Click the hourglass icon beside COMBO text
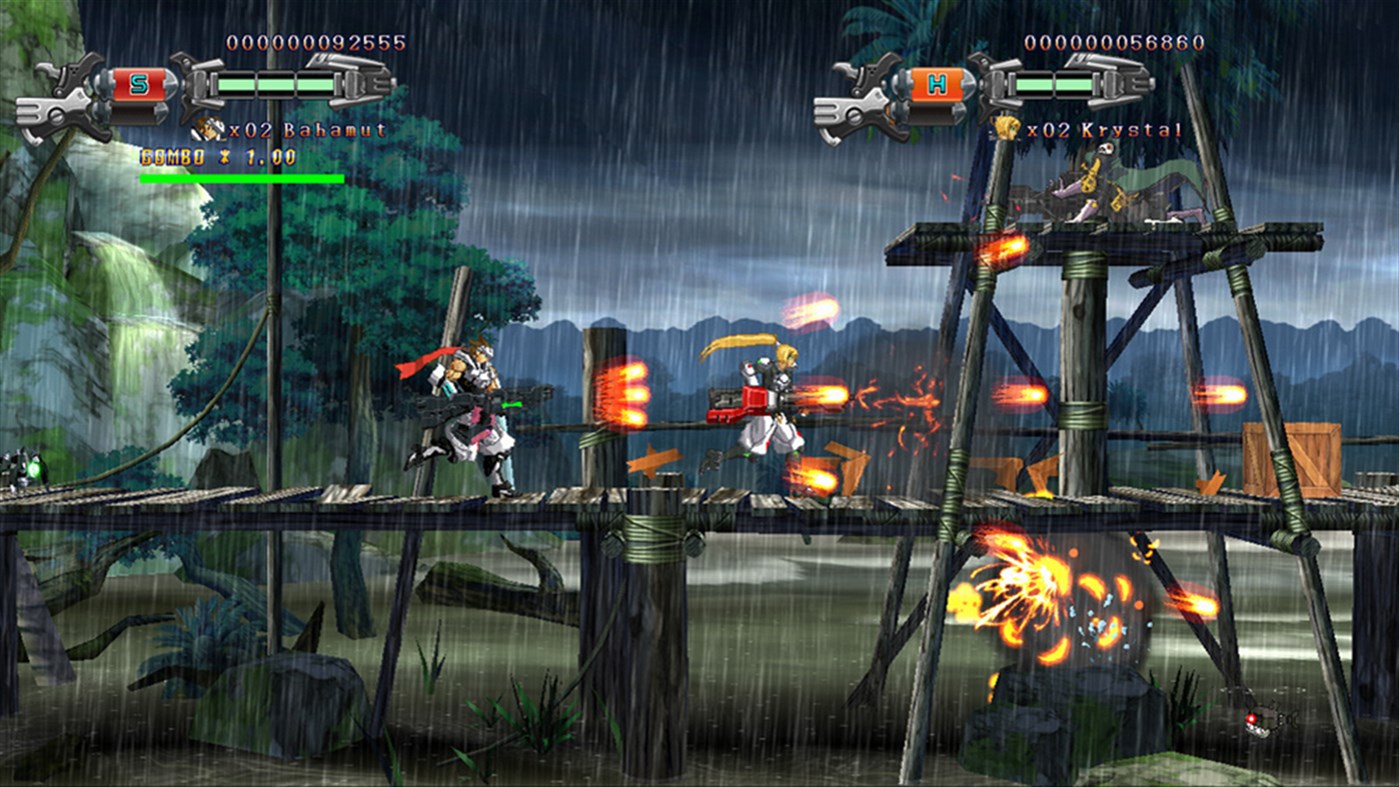Viewport: 1399px width, 787px height. pos(225,157)
